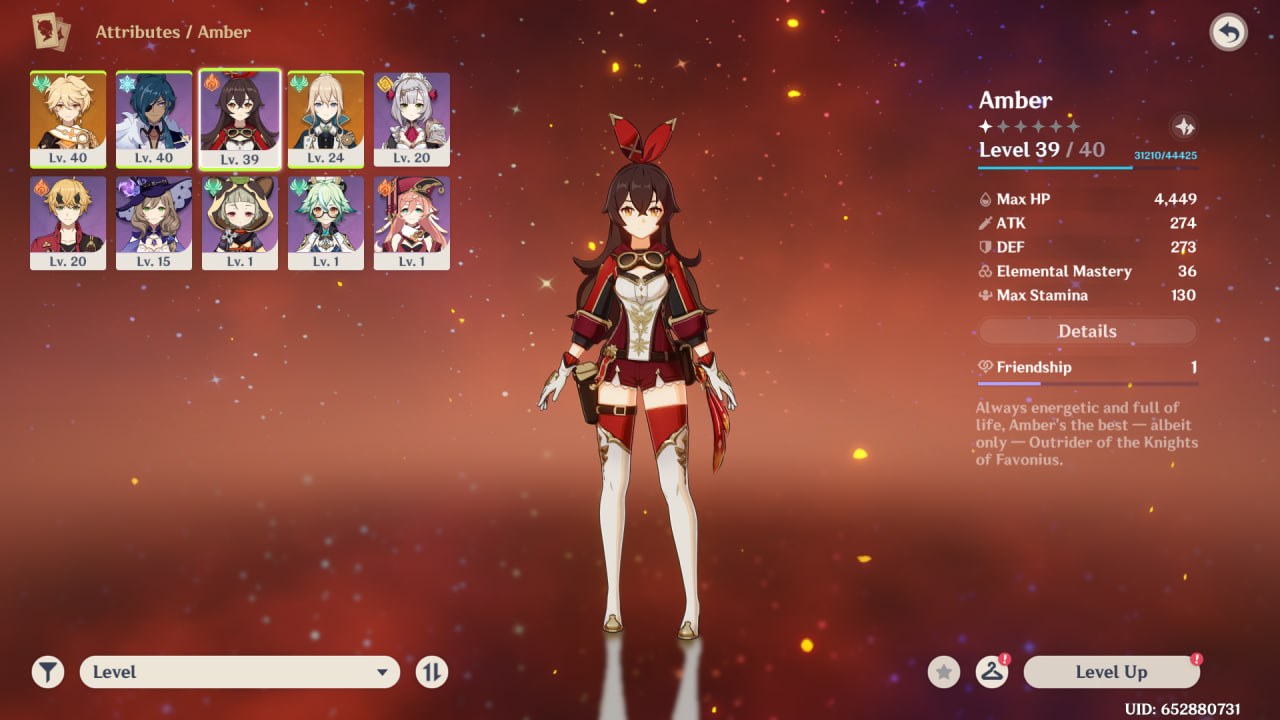This screenshot has width=1280, height=720.
Task: Select the Traveler portrait at Lv. 40
Action: click(68, 119)
